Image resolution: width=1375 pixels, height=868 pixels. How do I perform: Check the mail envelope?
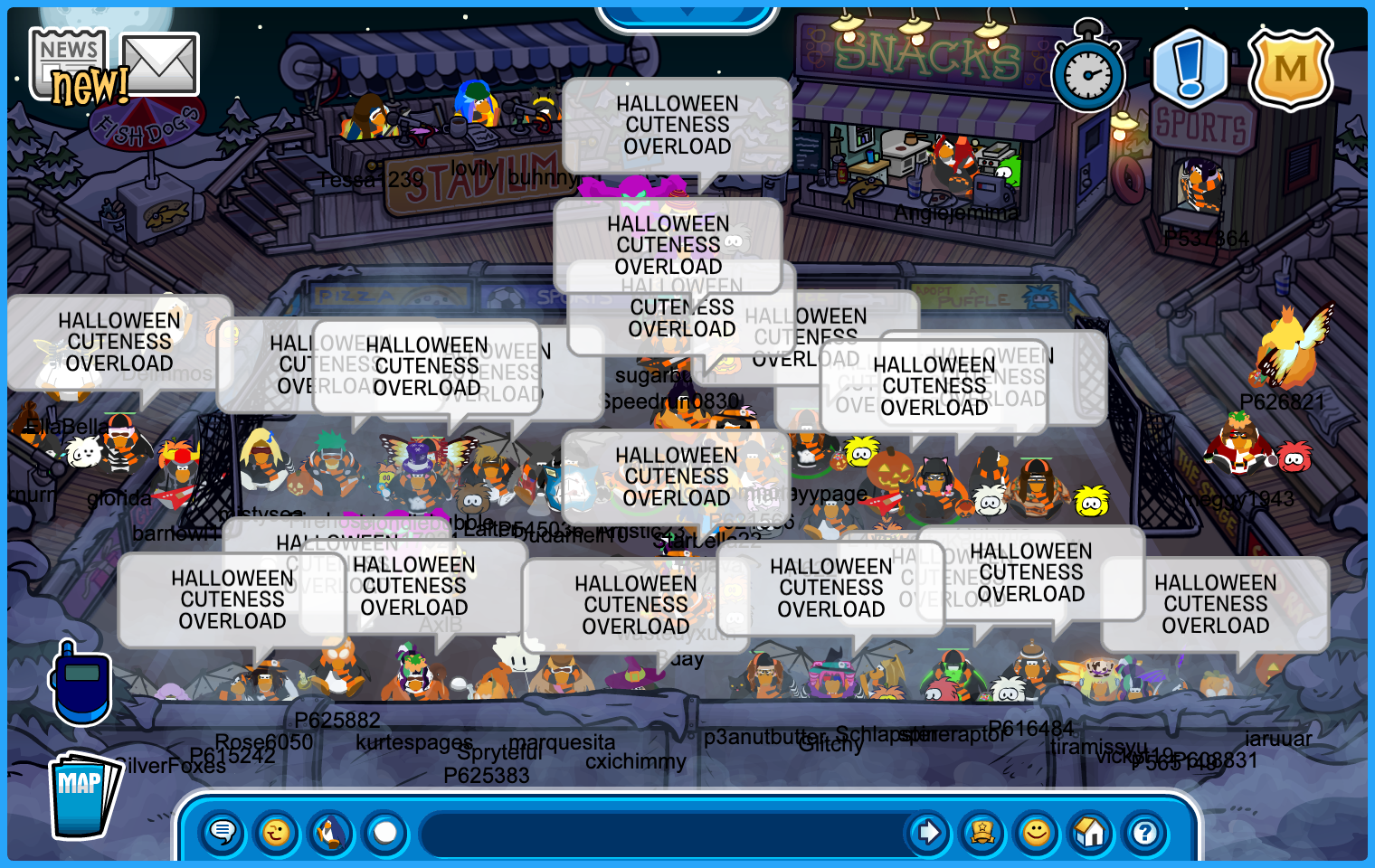[x=160, y=63]
